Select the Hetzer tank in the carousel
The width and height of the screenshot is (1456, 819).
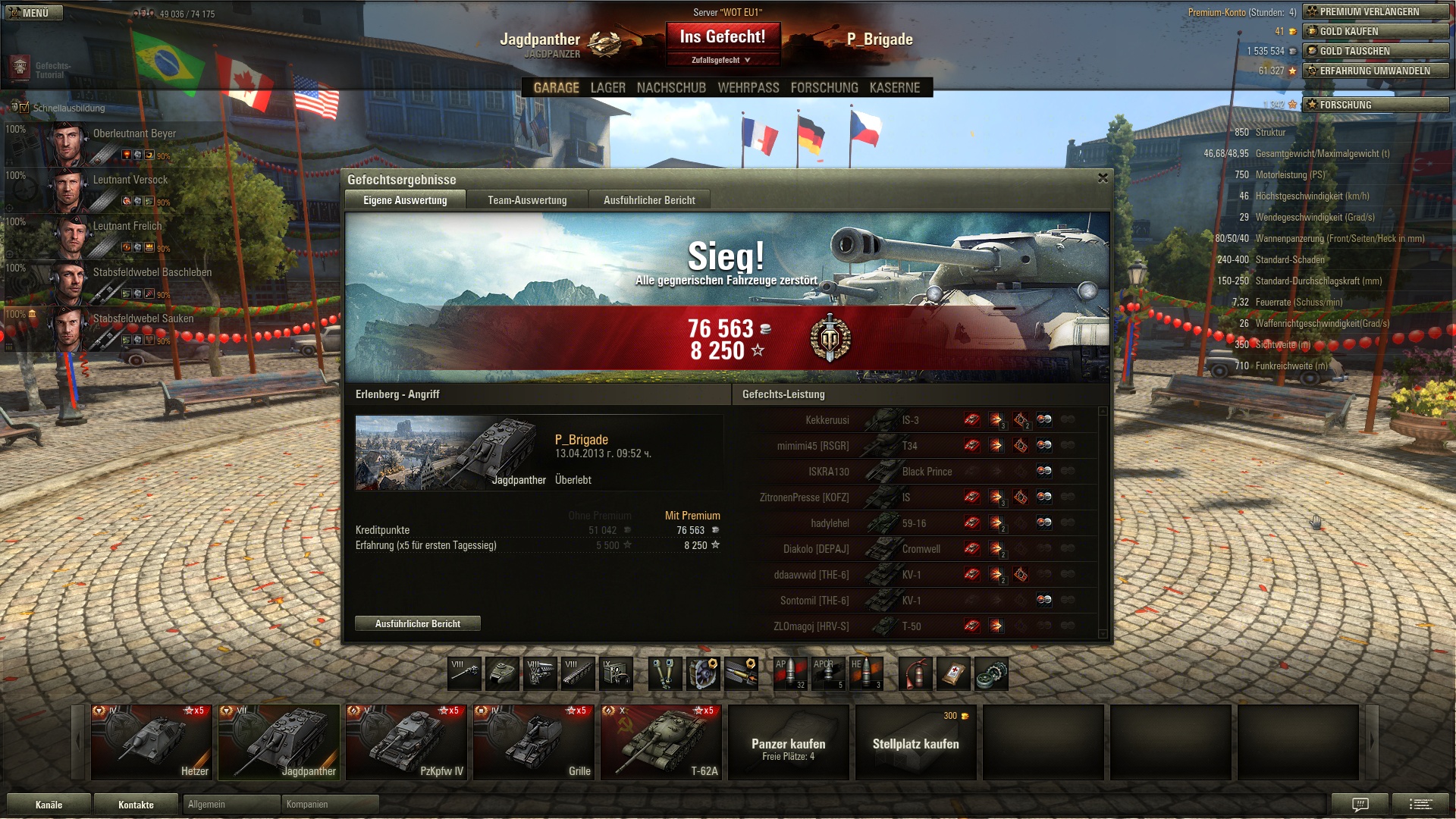click(151, 742)
